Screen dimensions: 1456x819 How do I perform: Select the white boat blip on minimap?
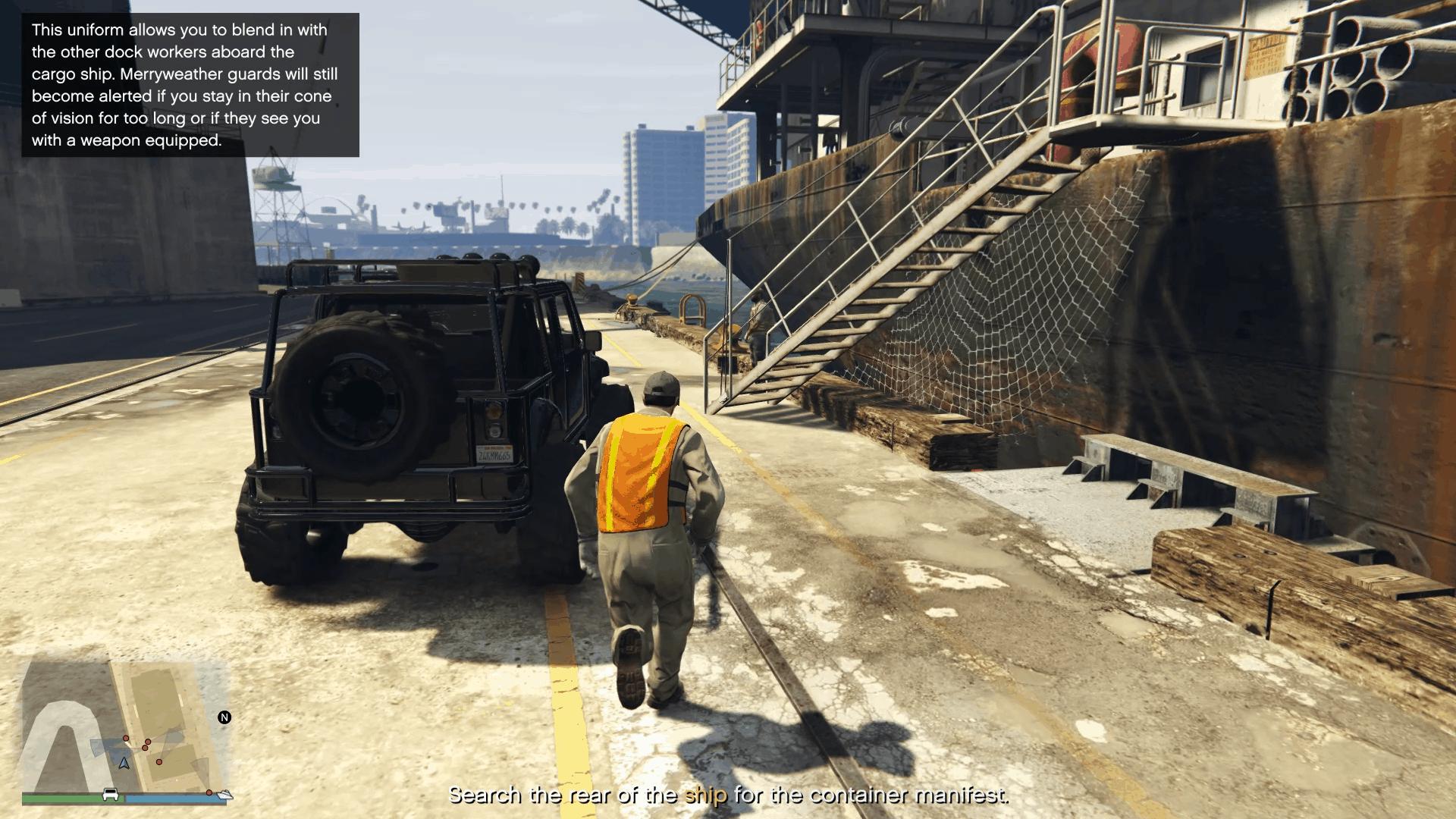point(225,795)
